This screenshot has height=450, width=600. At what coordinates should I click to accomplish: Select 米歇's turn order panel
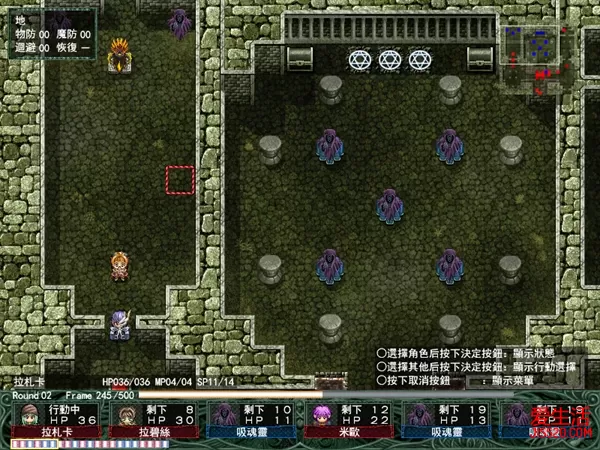tap(349, 421)
